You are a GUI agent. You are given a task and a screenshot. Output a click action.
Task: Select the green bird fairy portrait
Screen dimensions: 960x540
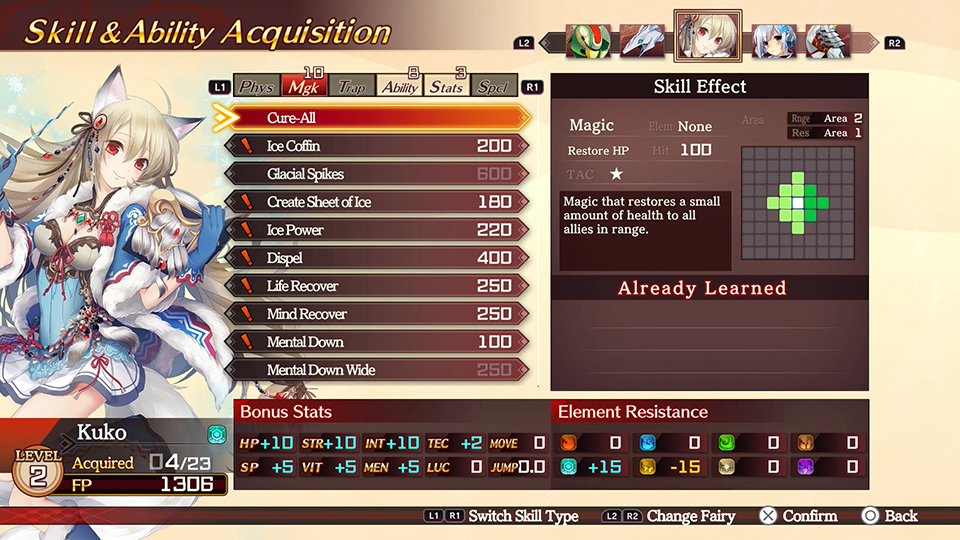coord(588,42)
